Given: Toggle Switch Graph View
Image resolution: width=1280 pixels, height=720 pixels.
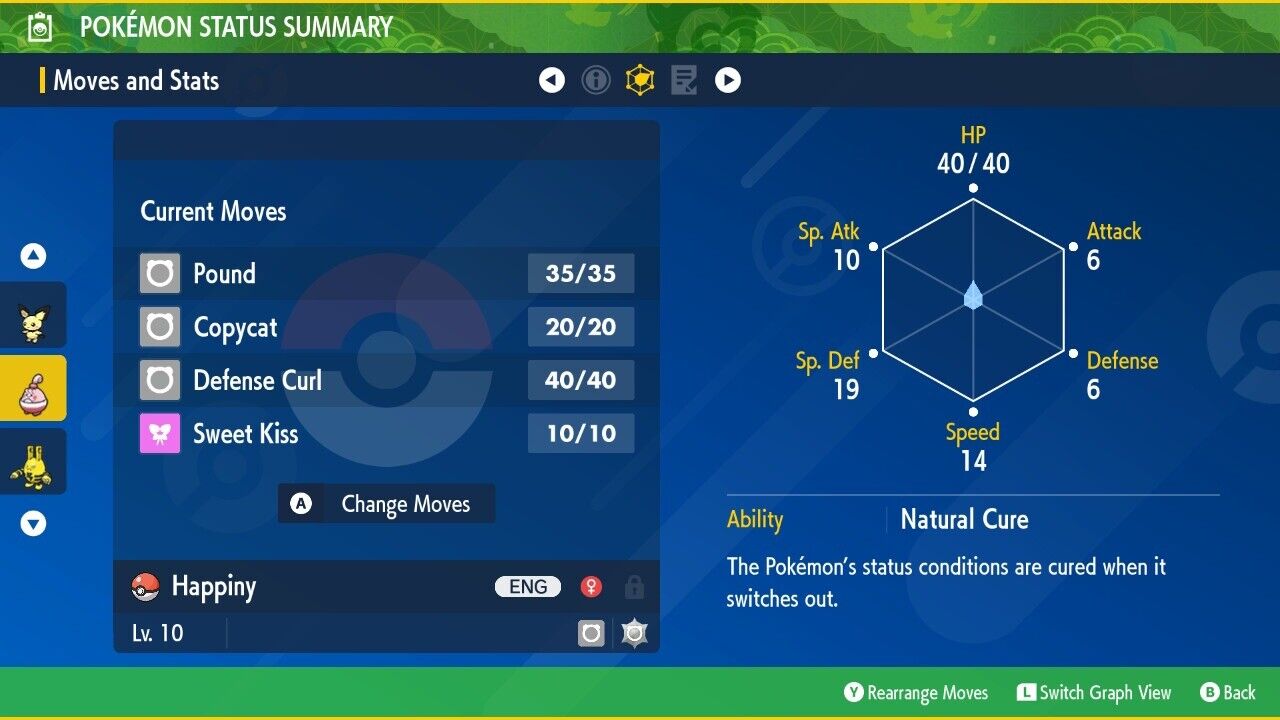Looking at the screenshot, I should click(x=1094, y=693).
